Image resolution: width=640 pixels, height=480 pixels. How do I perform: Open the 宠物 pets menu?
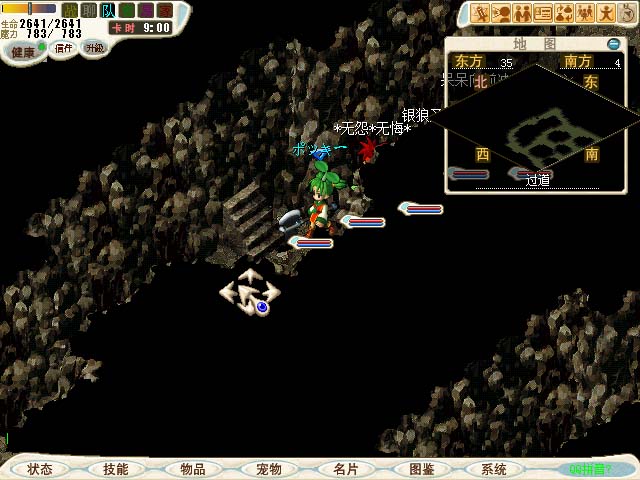tap(269, 469)
